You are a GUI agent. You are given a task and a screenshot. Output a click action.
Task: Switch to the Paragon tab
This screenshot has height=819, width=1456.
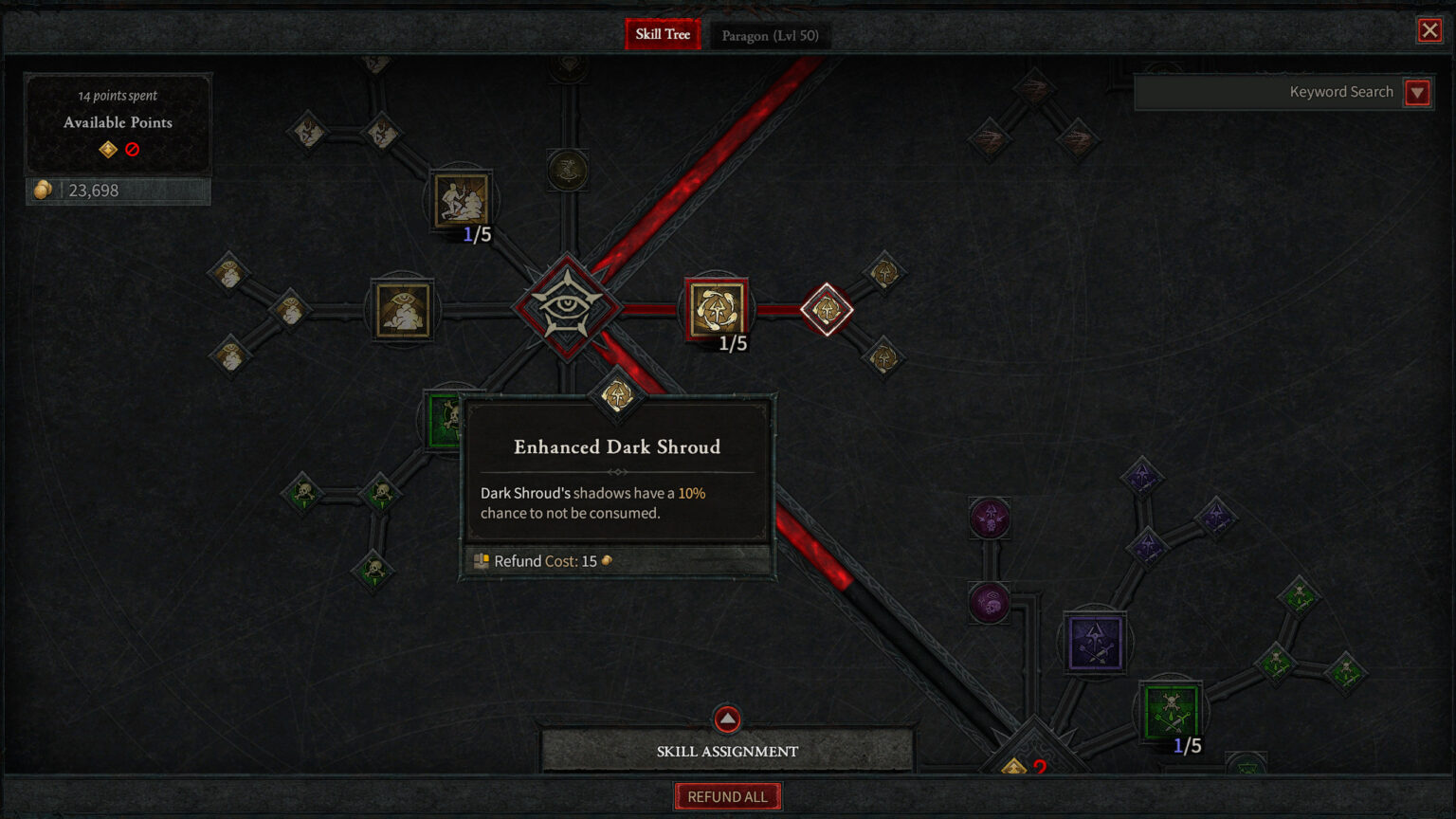pyautogui.click(x=770, y=35)
